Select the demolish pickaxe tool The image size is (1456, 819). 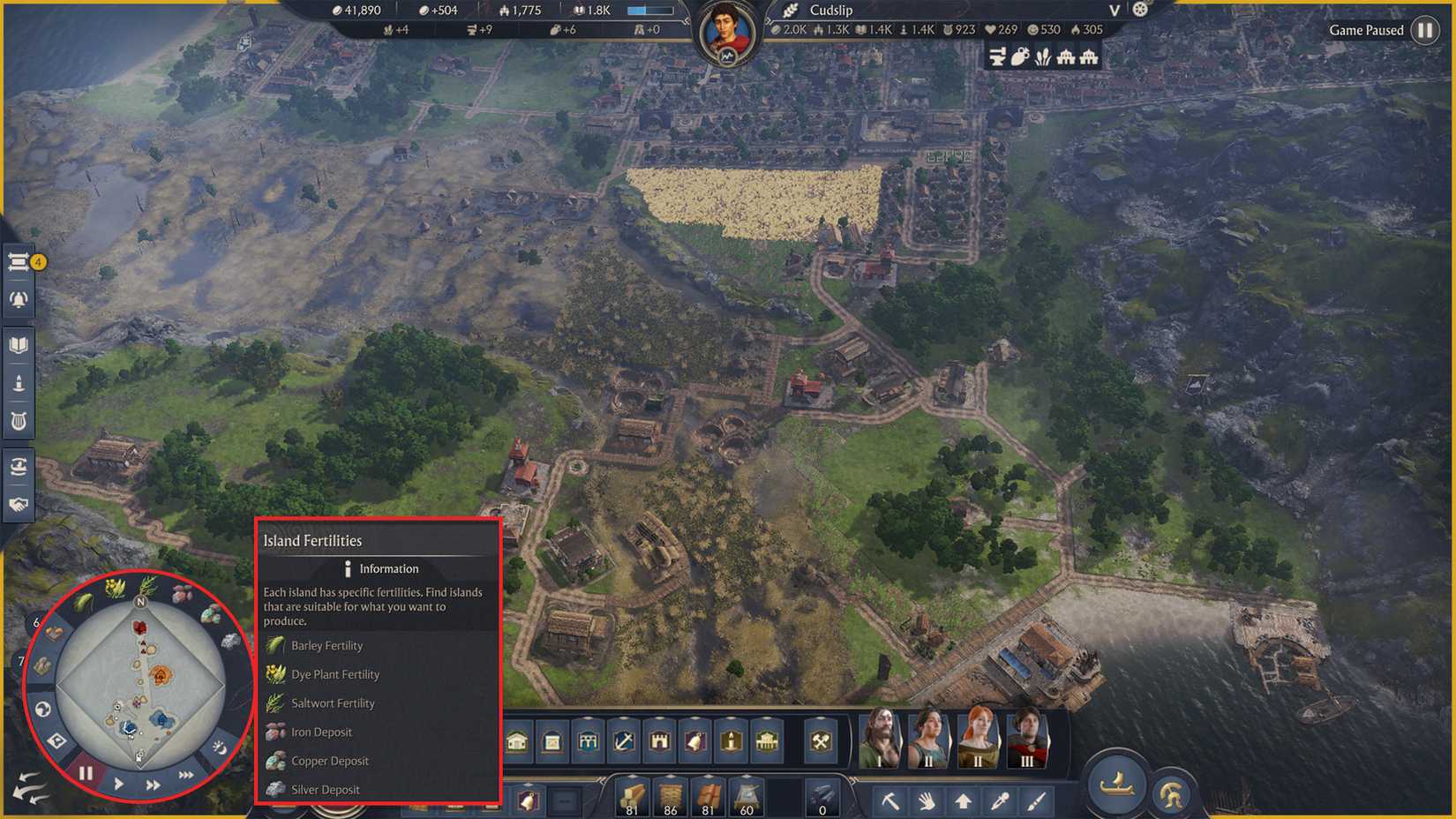892,800
